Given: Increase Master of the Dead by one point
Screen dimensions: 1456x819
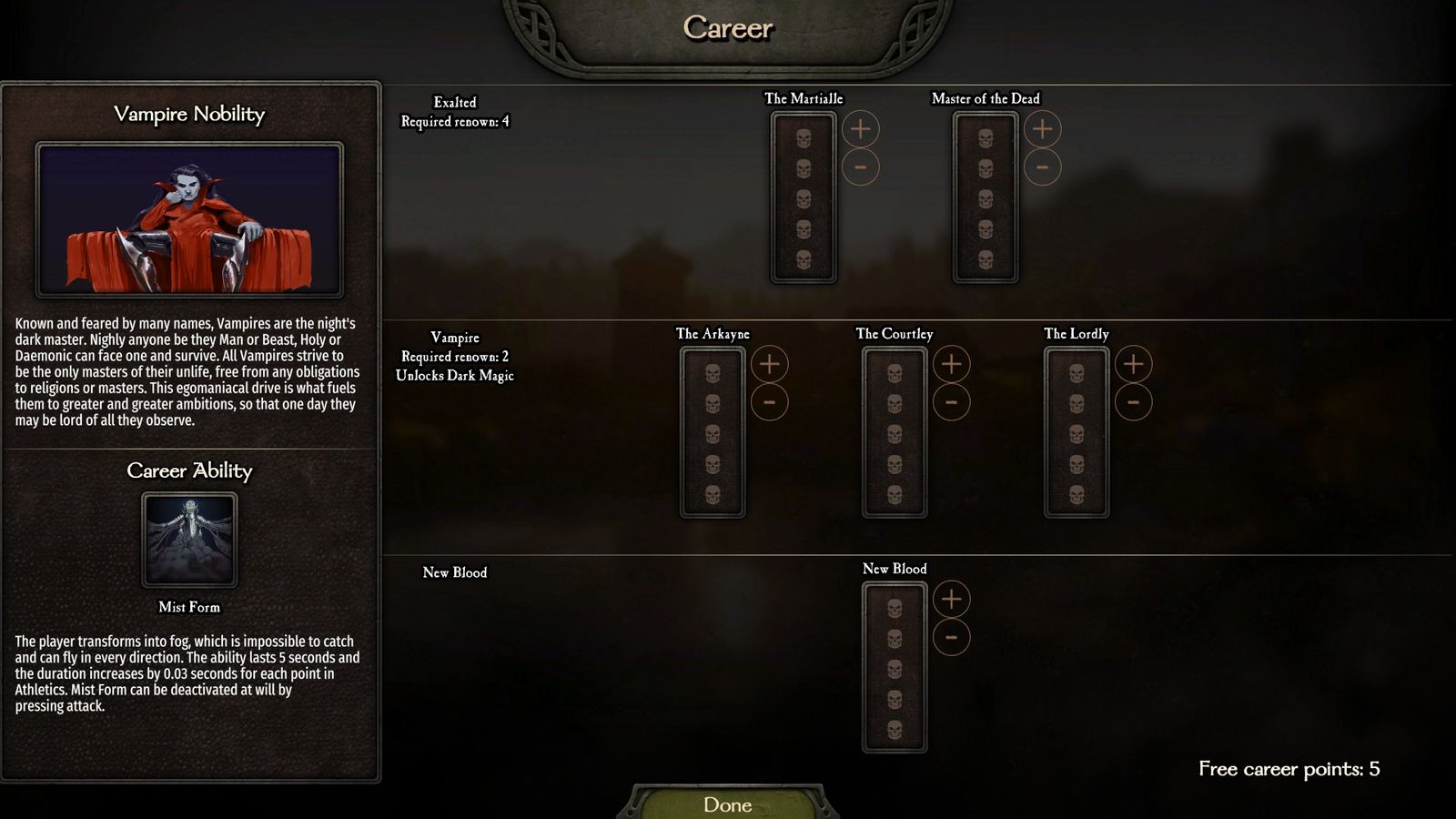Looking at the screenshot, I should pyautogui.click(x=1042, y=129).
